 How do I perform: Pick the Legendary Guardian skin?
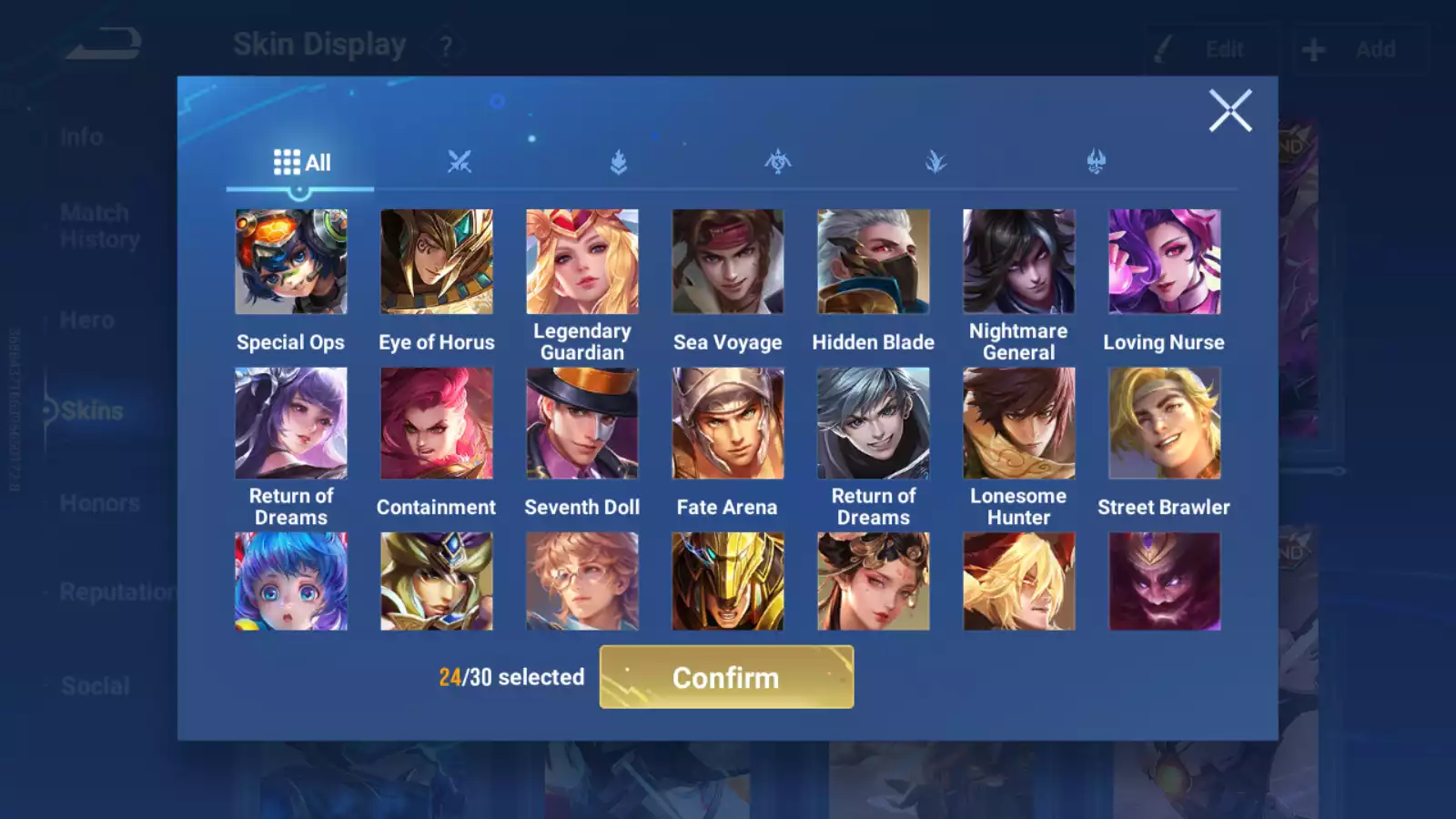(x=582, y=262)
